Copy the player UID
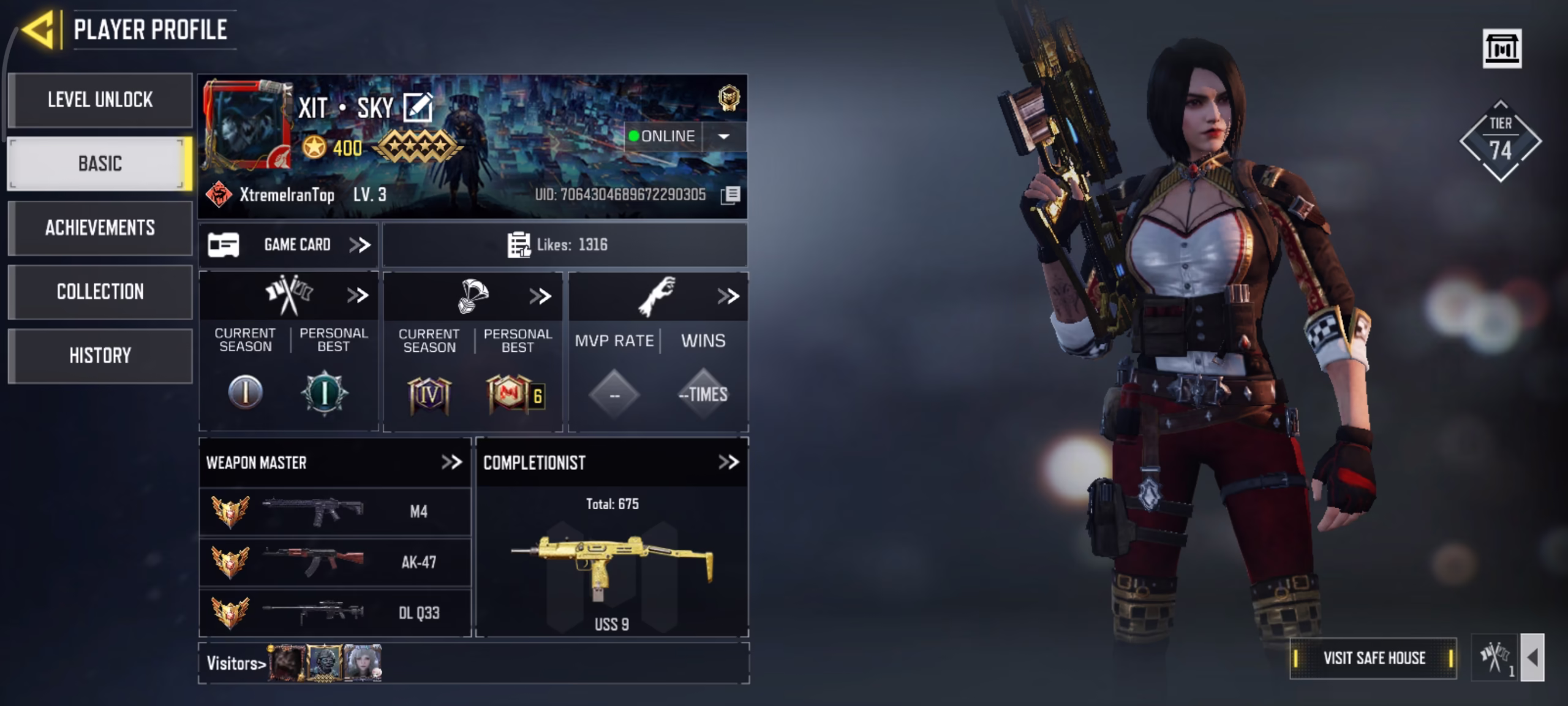 click(731, 195)
